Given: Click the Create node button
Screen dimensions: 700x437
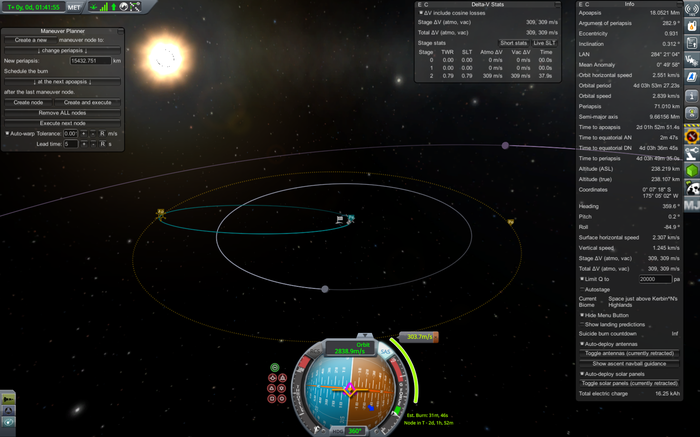Looking at the screenshot, I should (x=29, y=102).
